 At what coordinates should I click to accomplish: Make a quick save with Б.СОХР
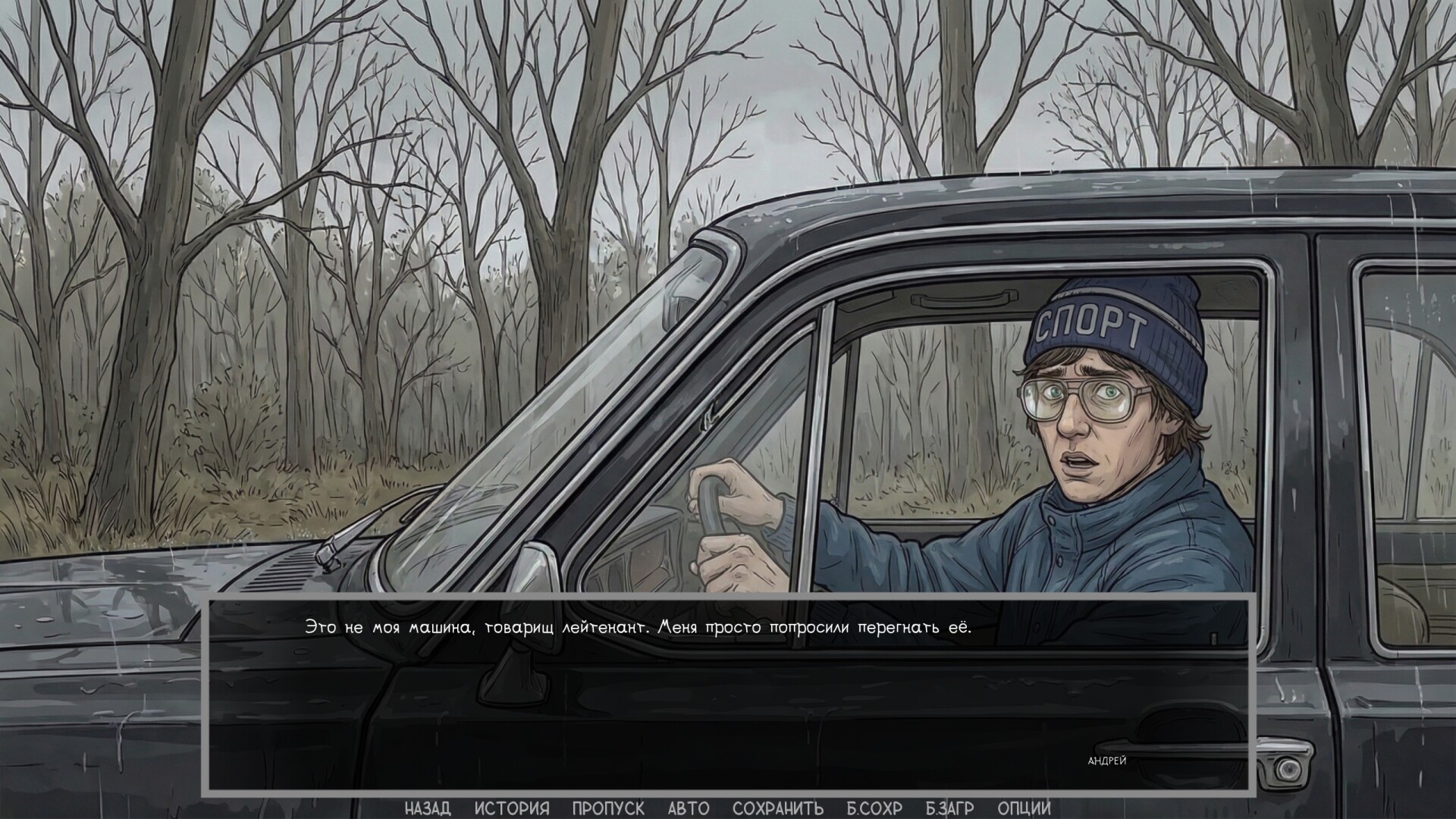point(874,808)
